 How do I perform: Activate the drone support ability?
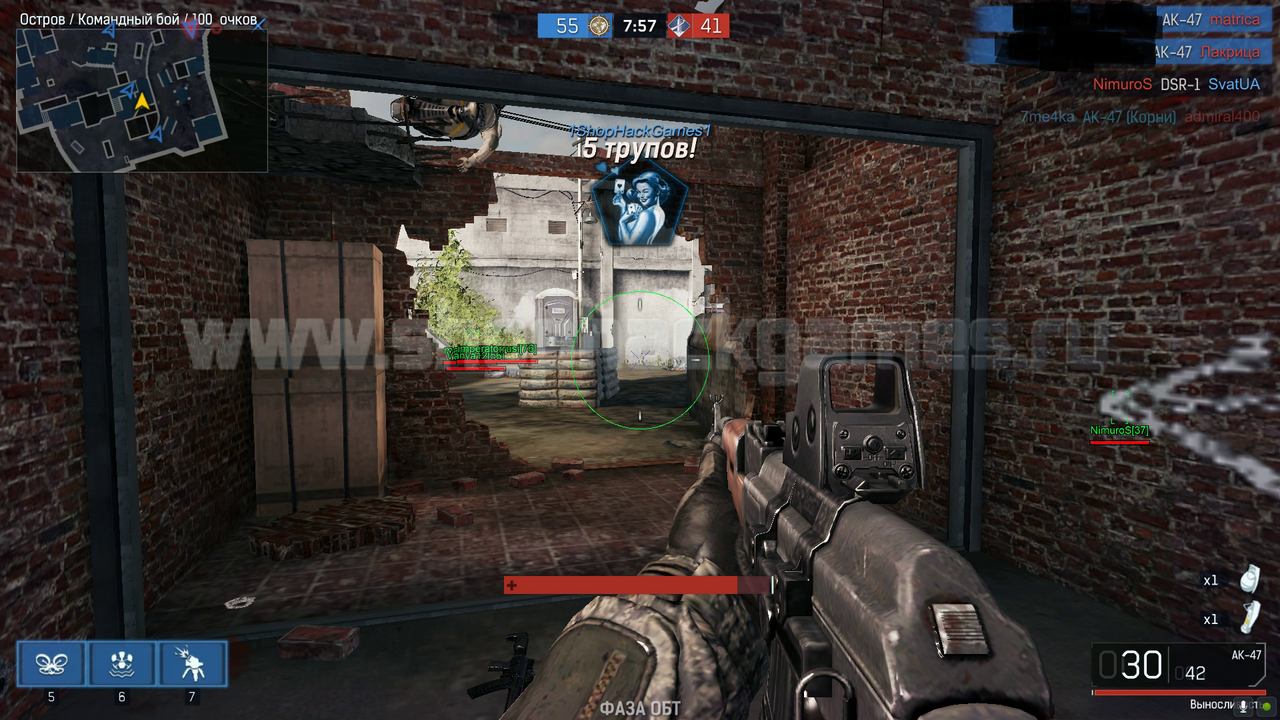tap(52, 664)
